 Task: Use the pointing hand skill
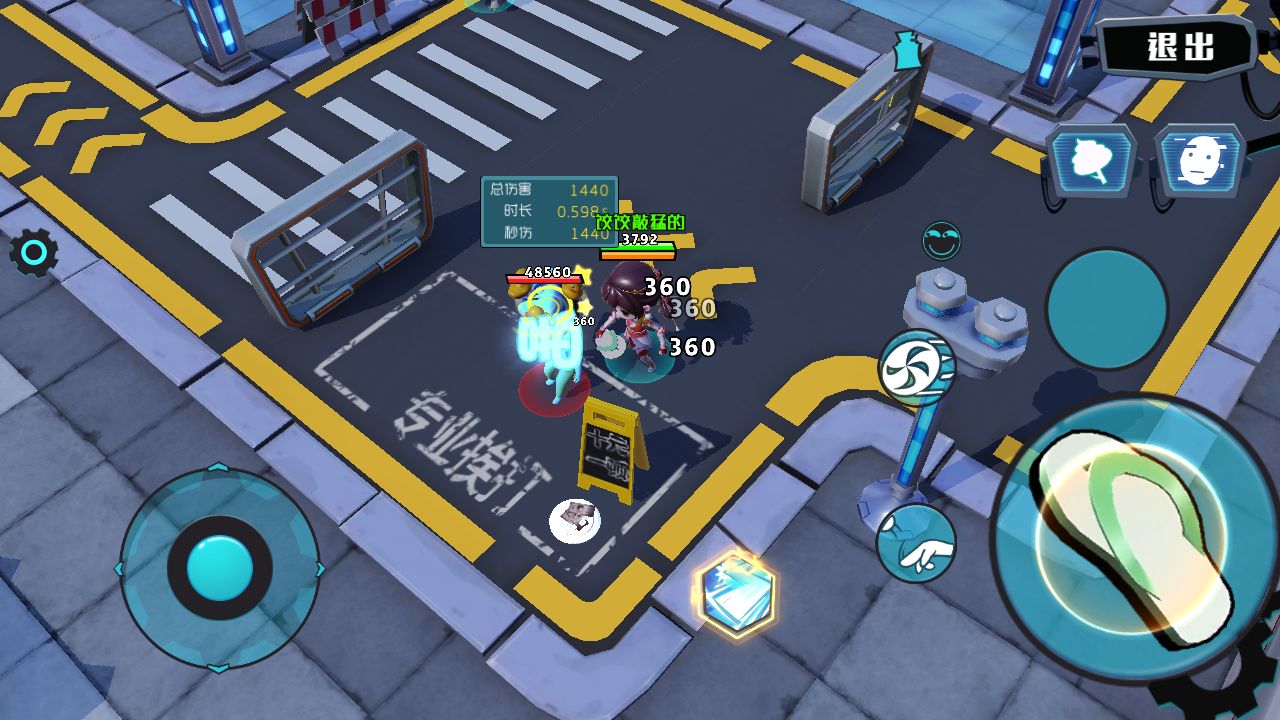[916, 543]
